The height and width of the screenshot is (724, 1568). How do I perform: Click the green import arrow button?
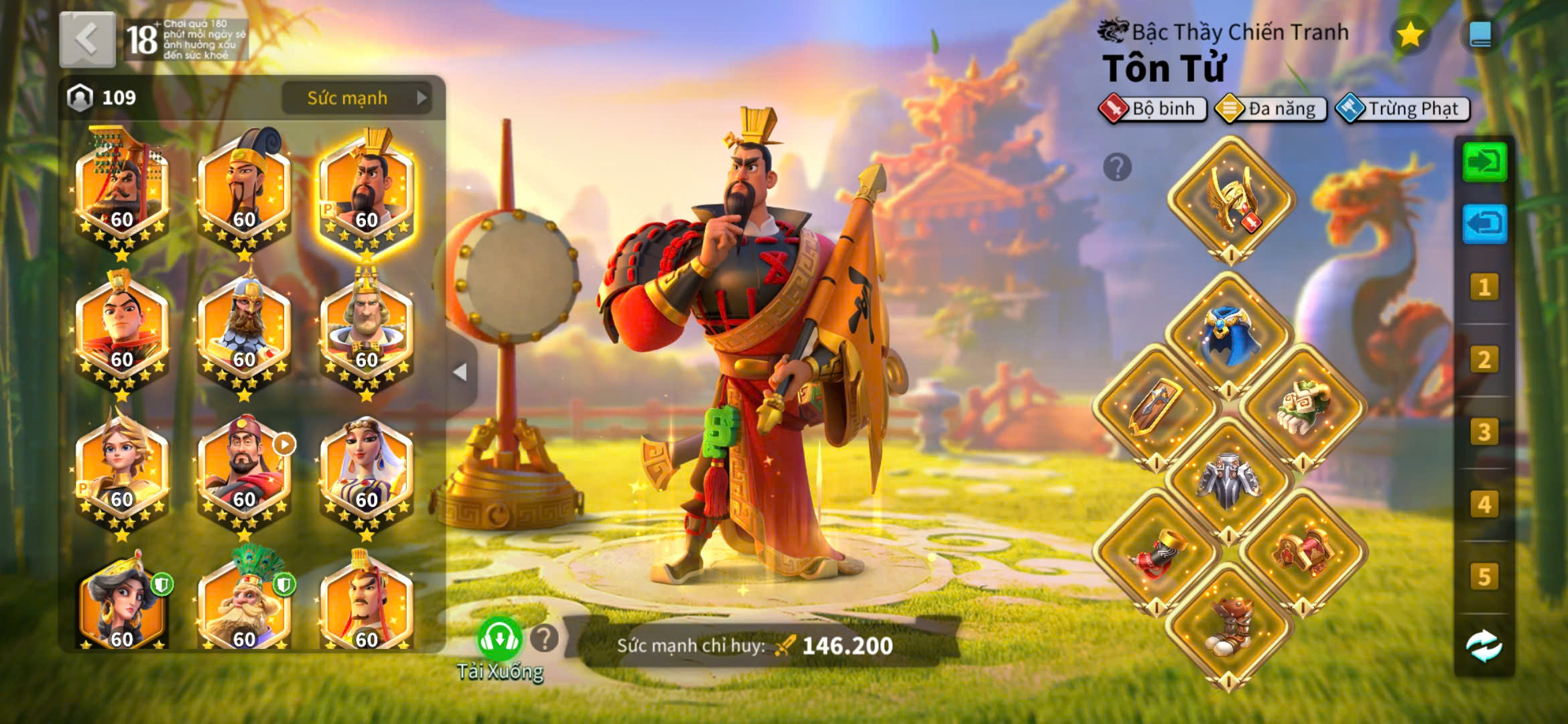pos(1484,162)
